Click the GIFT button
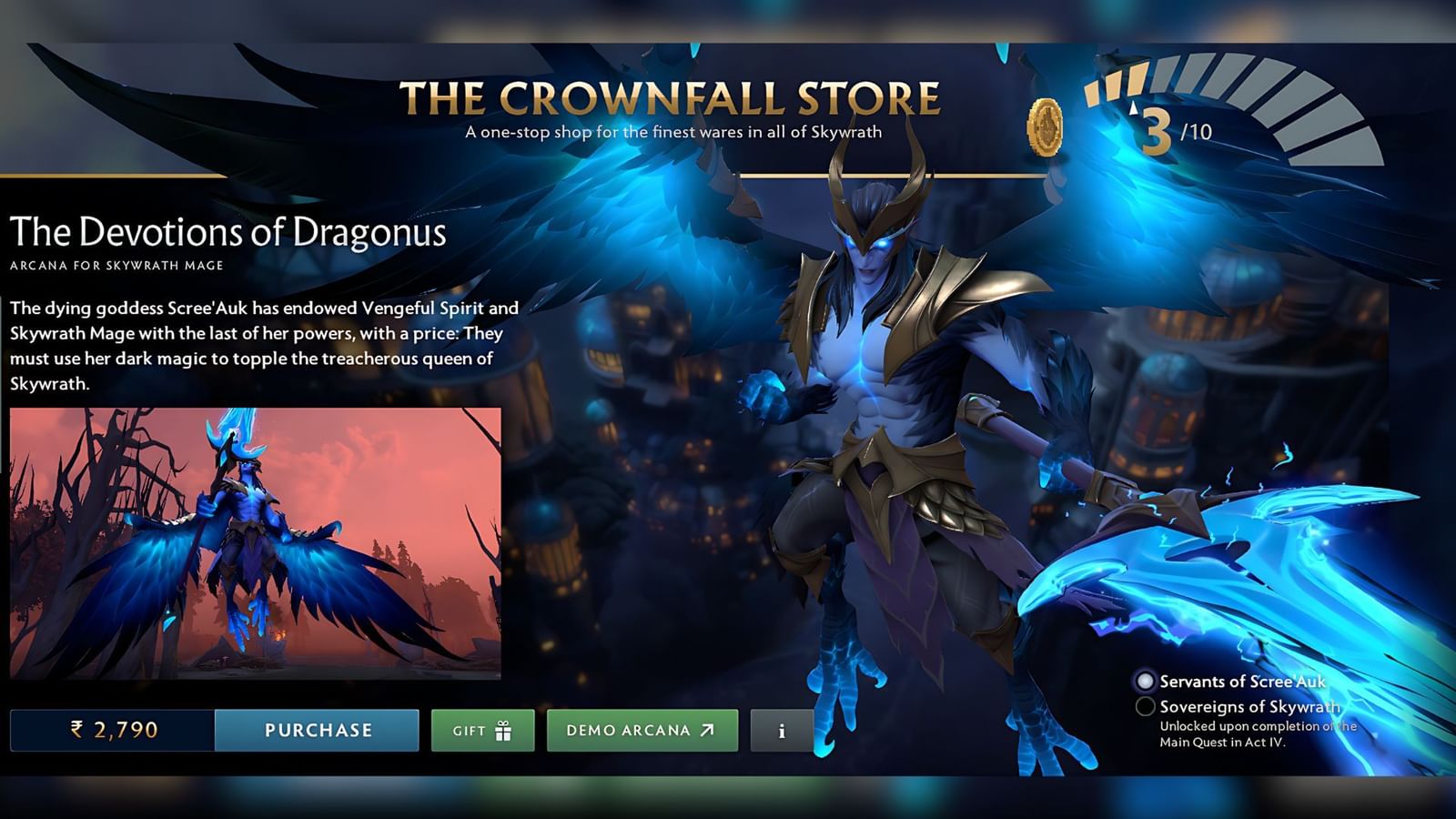The height and width of the screenshot is (819, 1456). pyautogui.click(x=482, y=729)
